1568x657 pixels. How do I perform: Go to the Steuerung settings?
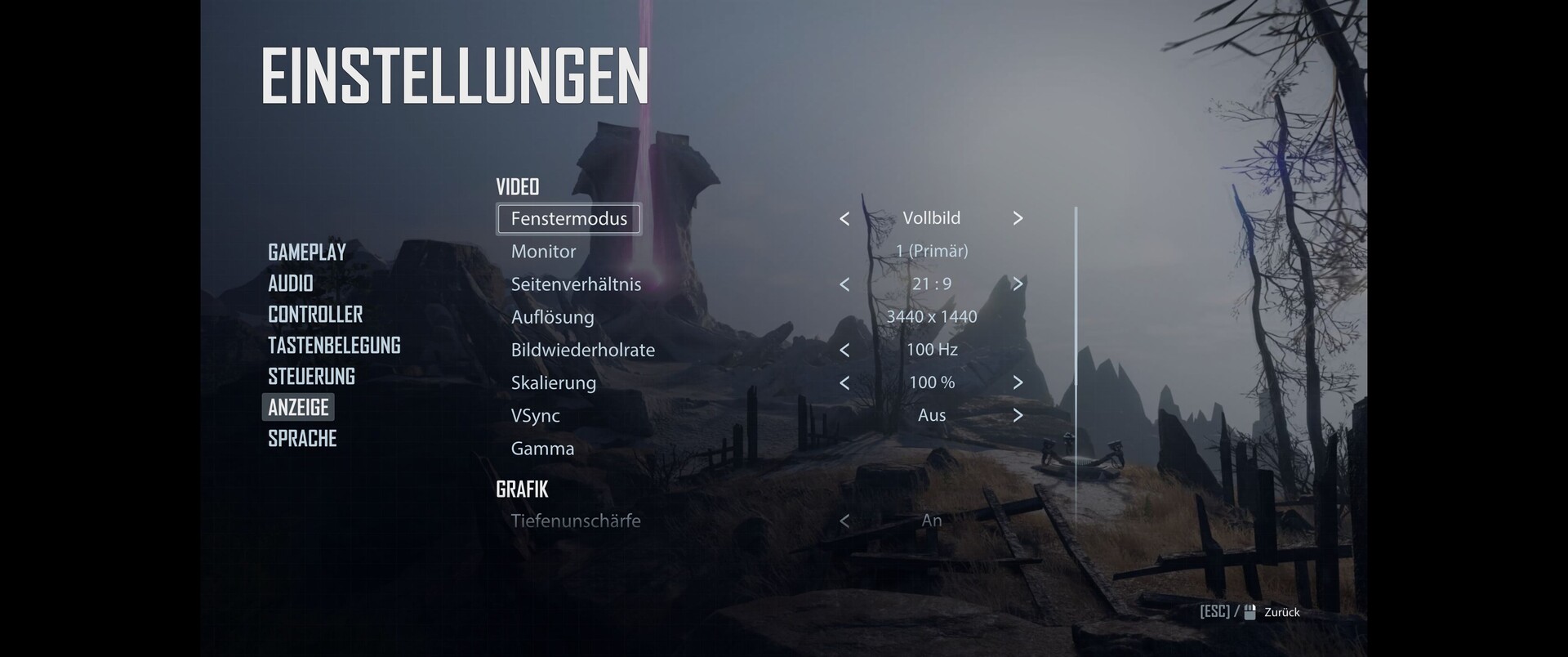click(311, 377)
